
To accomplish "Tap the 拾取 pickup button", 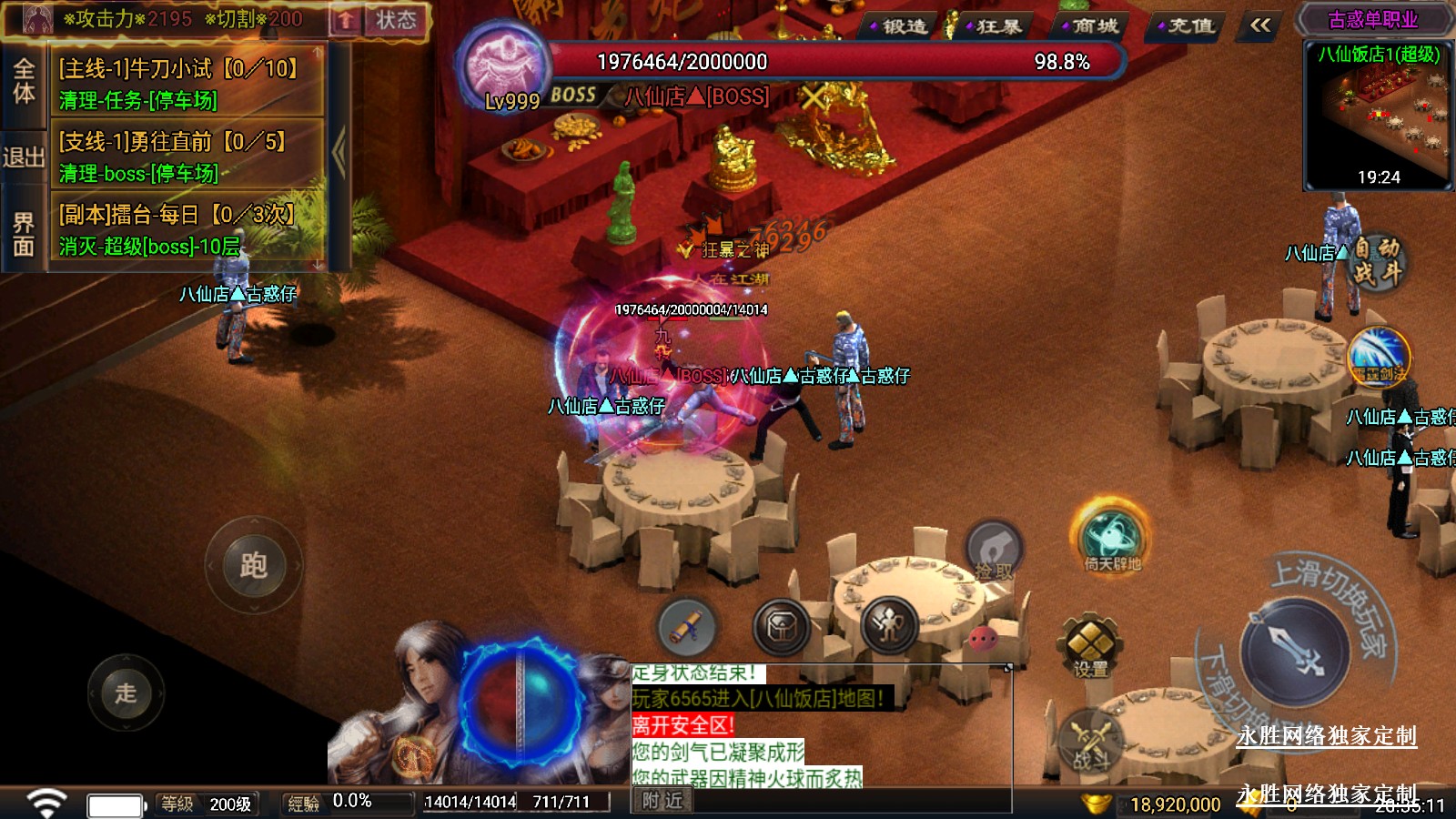I will click(x=994, y=551).
